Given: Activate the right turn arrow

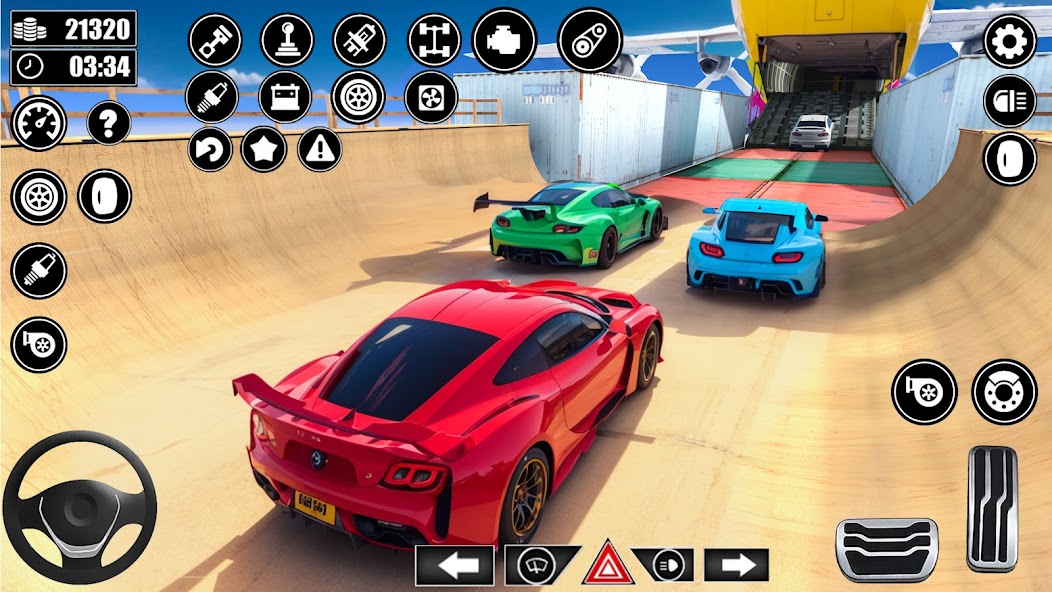Looking at the screenshot, I should [736, 565].
